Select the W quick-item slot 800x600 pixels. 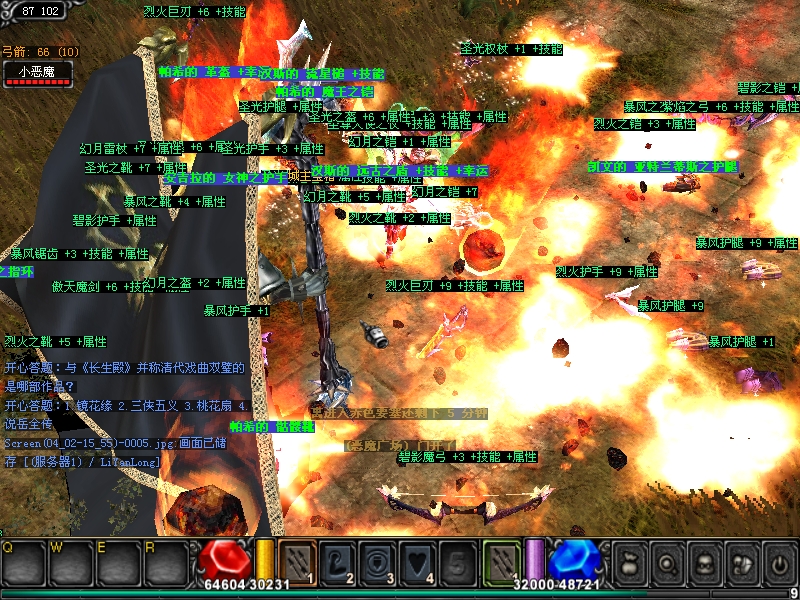[x=71, y=564]
